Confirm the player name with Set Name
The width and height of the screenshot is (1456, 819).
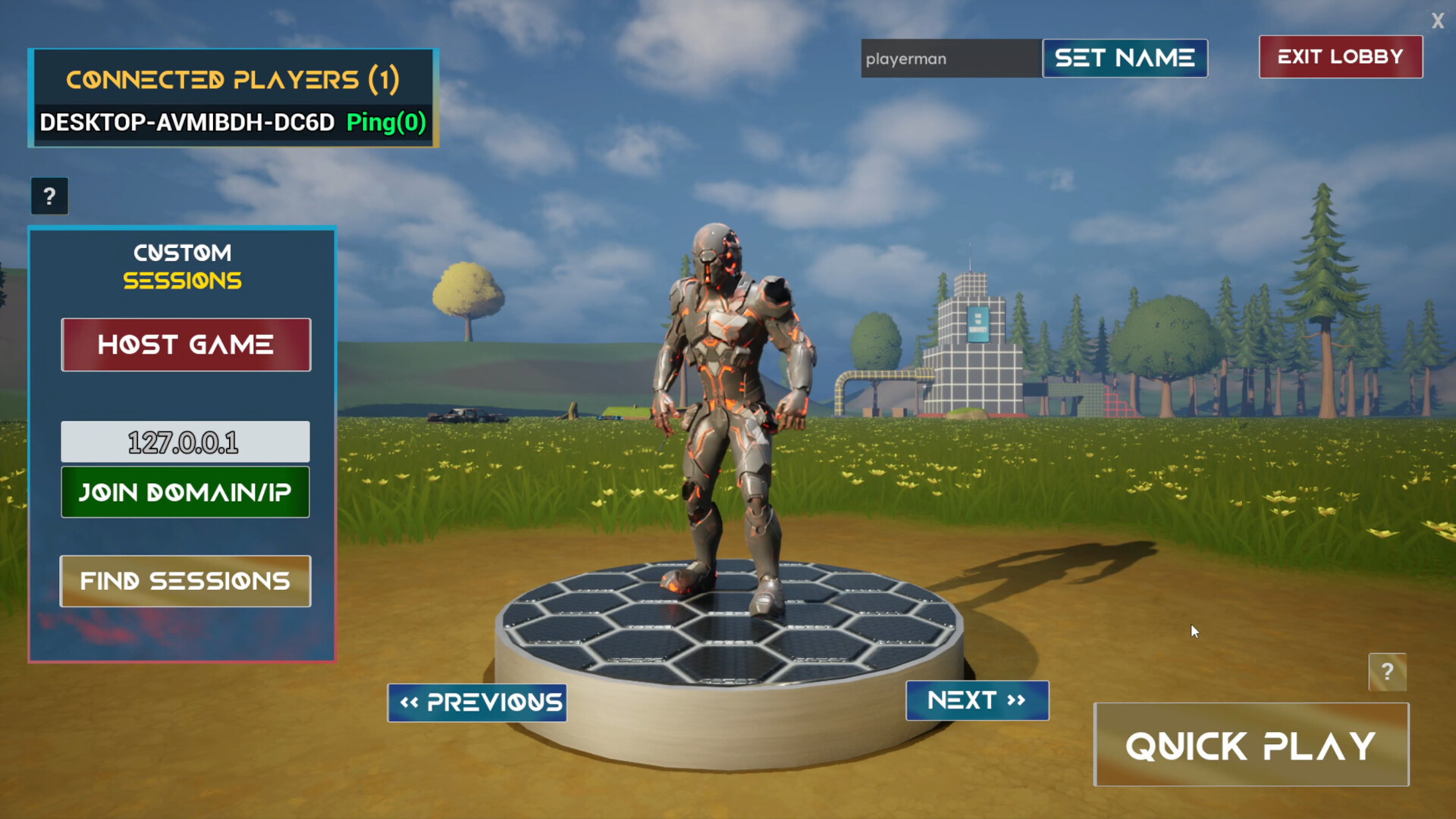click(1125, 58)
